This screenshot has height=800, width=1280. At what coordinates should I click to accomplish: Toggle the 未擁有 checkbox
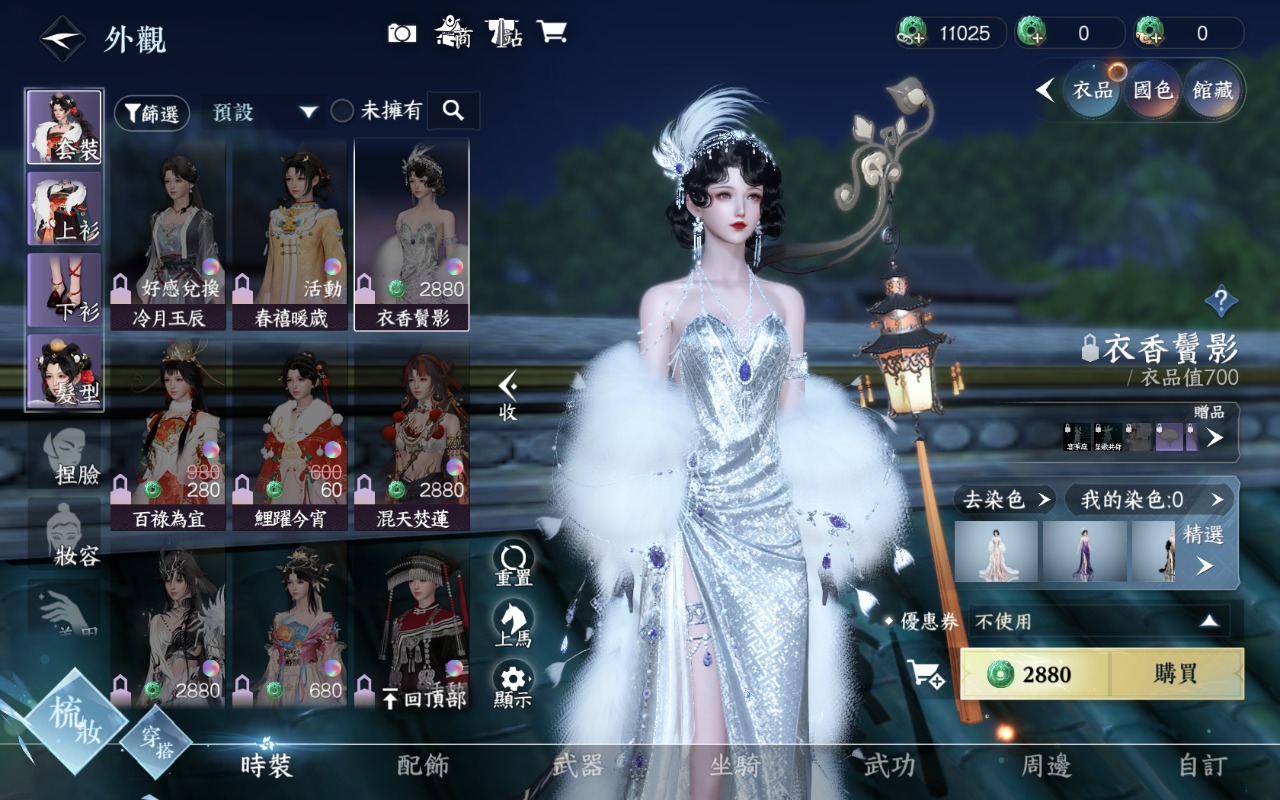(x=342, y=111)
